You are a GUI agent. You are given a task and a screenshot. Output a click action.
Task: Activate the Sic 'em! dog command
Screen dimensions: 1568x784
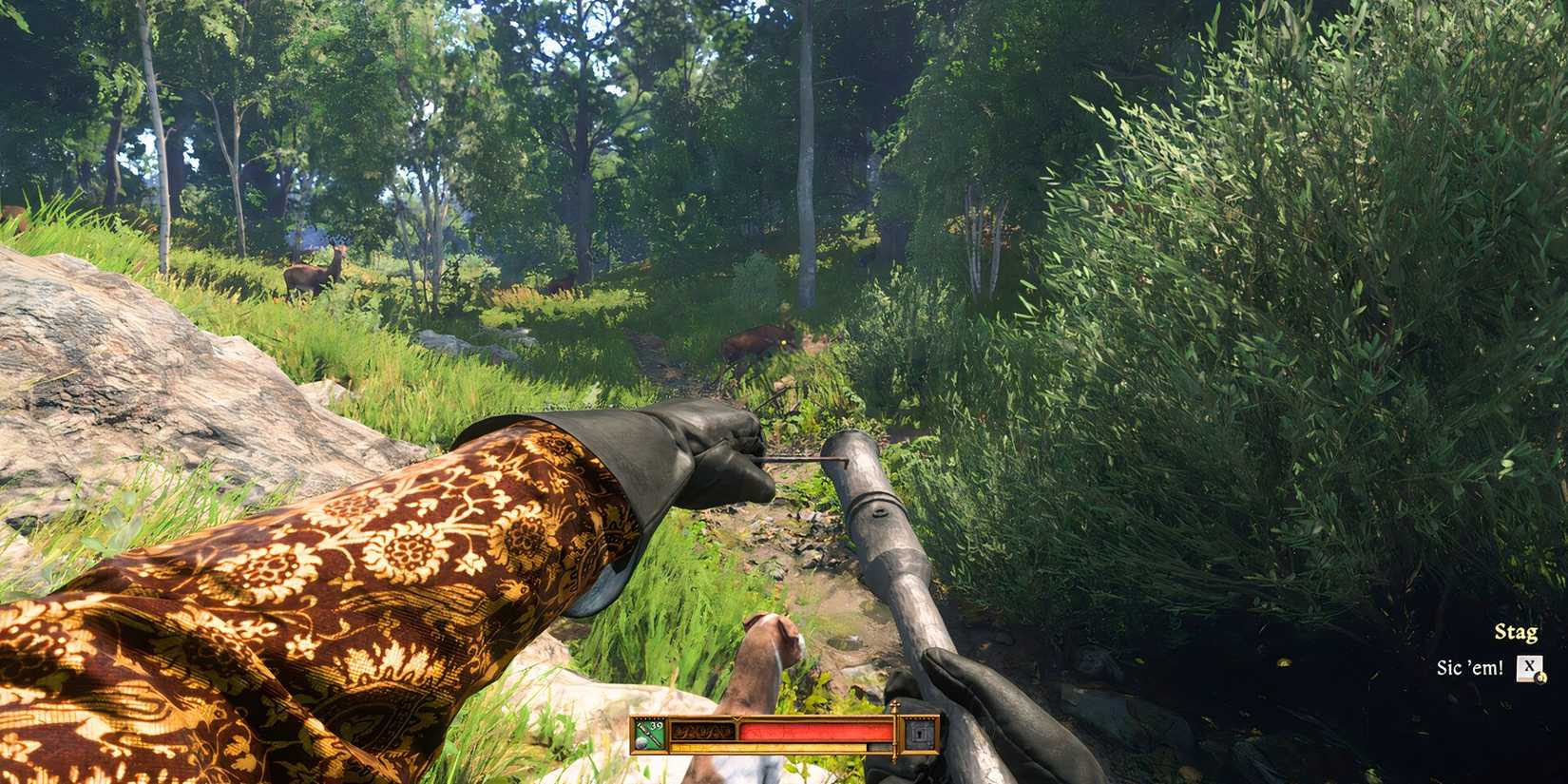(1471, 666)
